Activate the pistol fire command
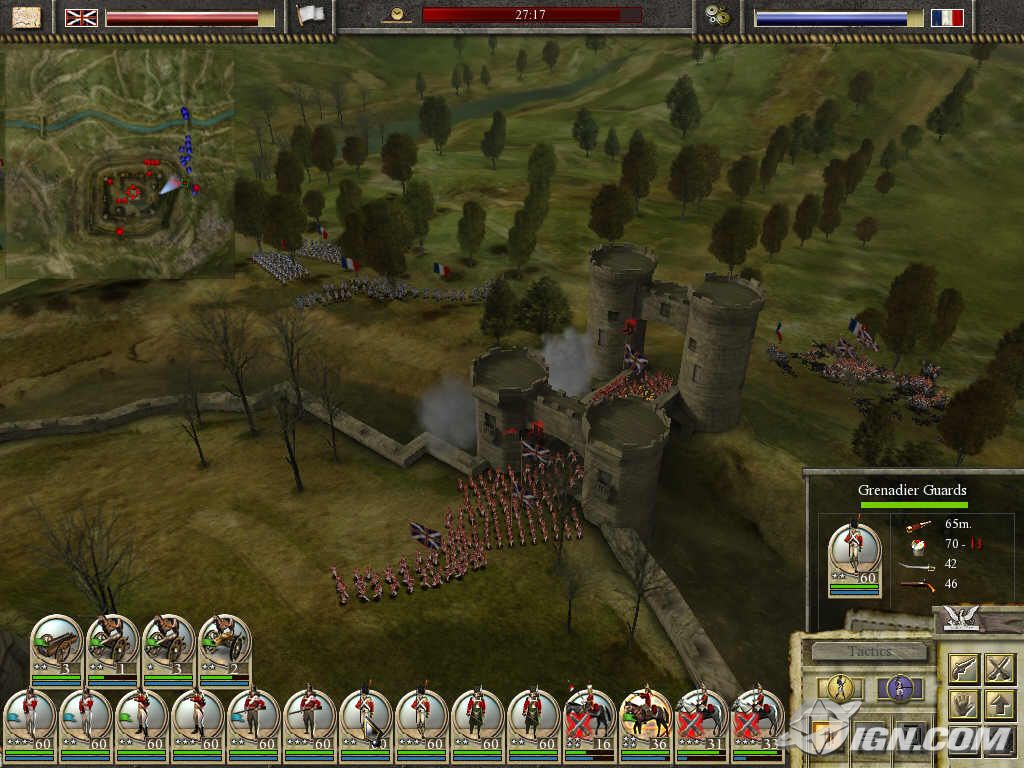 coord(962,667)
